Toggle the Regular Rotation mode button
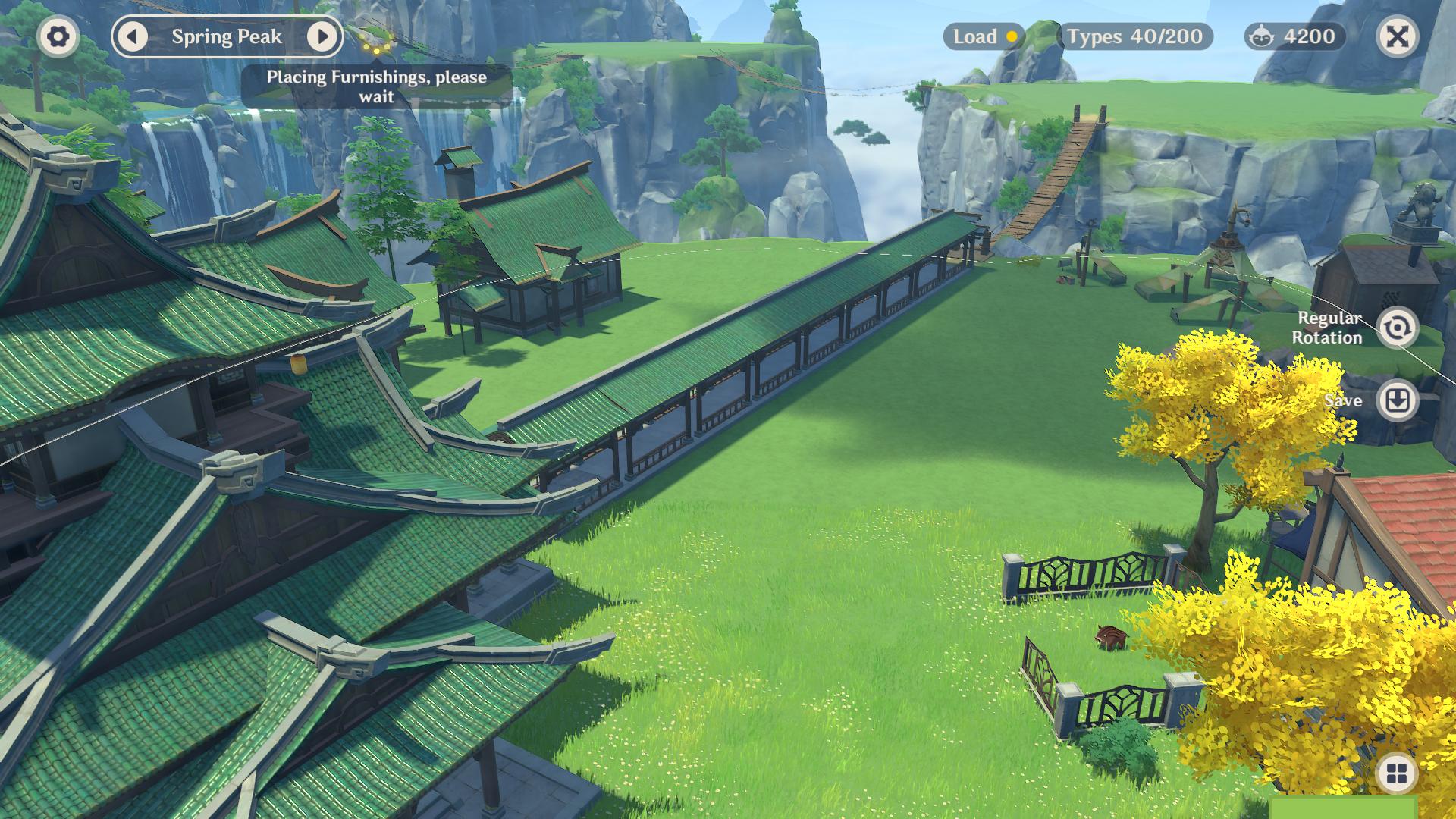This screenshot has width=1456, height=819. tap(1397, 328)
